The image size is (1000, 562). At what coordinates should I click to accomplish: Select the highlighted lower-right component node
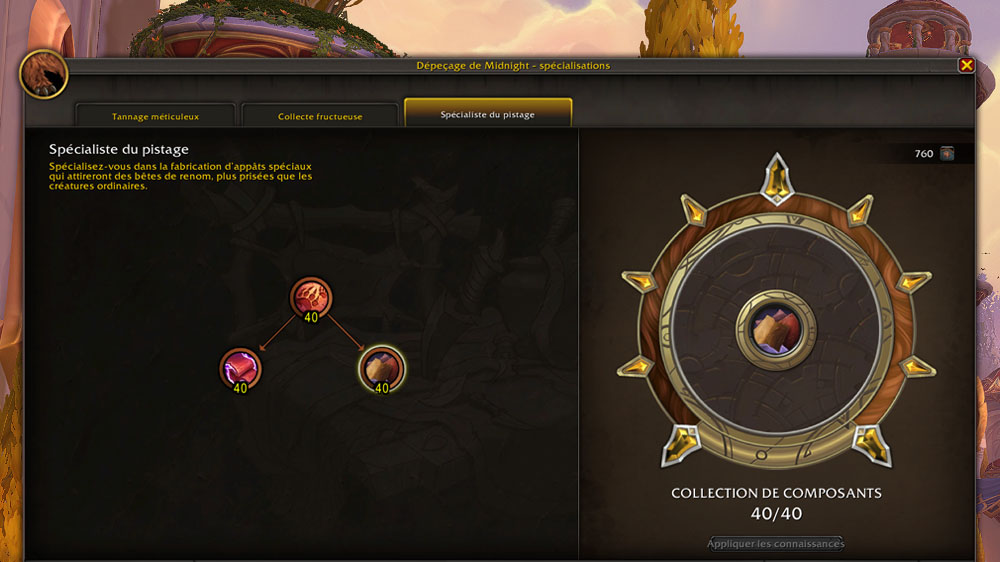tap(381, 367)
